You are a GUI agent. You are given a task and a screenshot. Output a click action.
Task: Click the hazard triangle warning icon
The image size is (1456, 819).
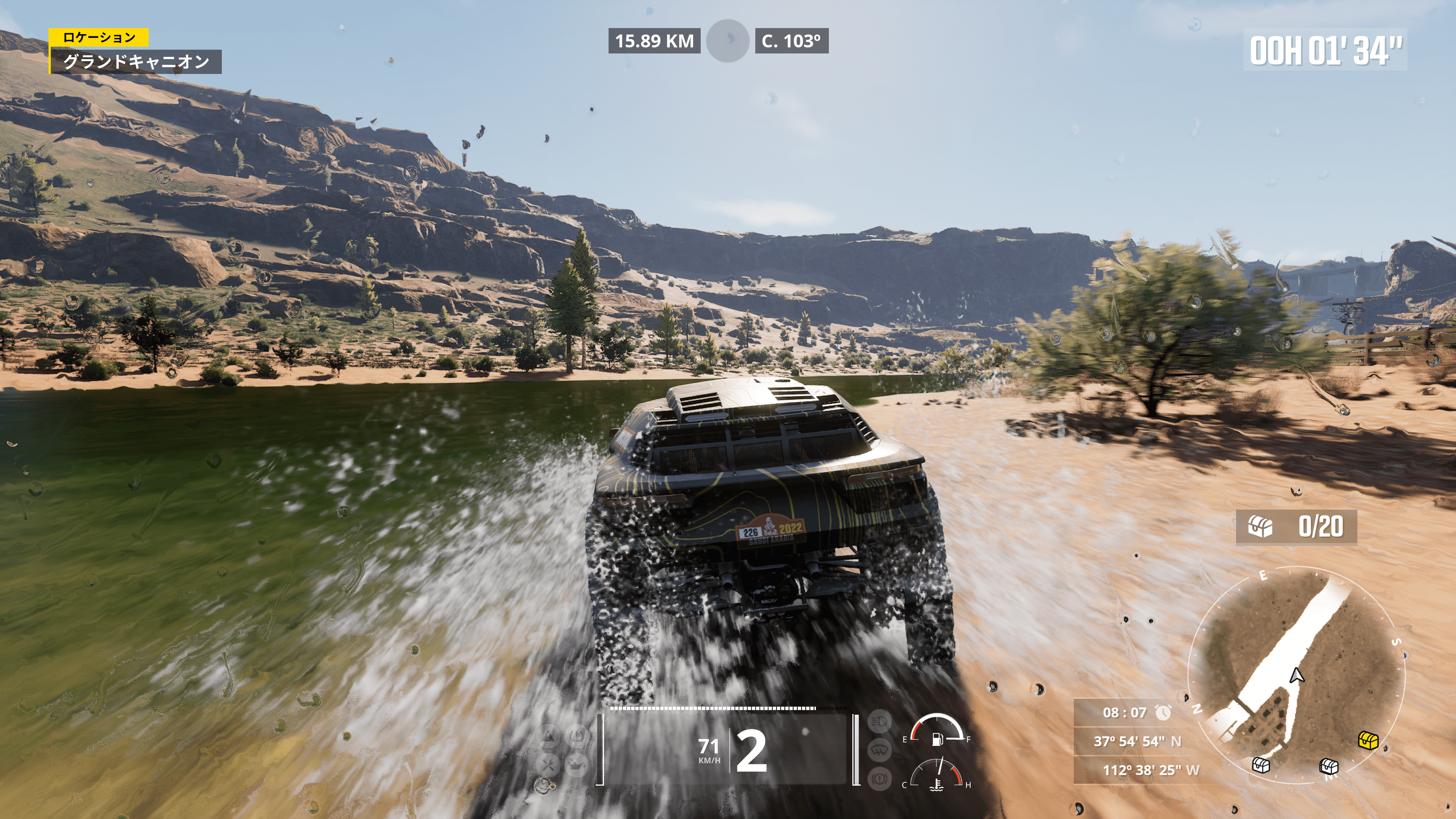click(548, 736)
